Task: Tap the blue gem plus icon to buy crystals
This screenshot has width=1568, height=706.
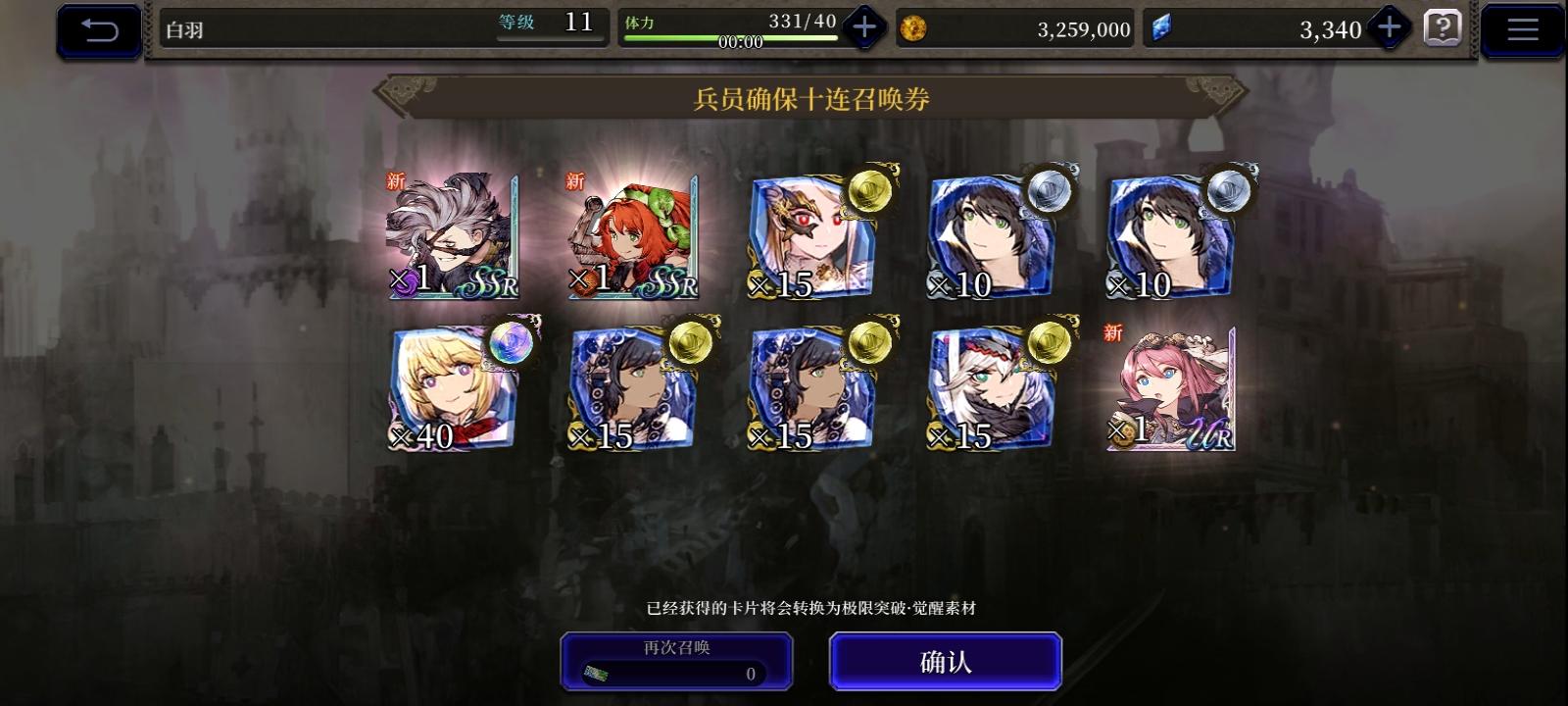Action: tap(1388, 27)
